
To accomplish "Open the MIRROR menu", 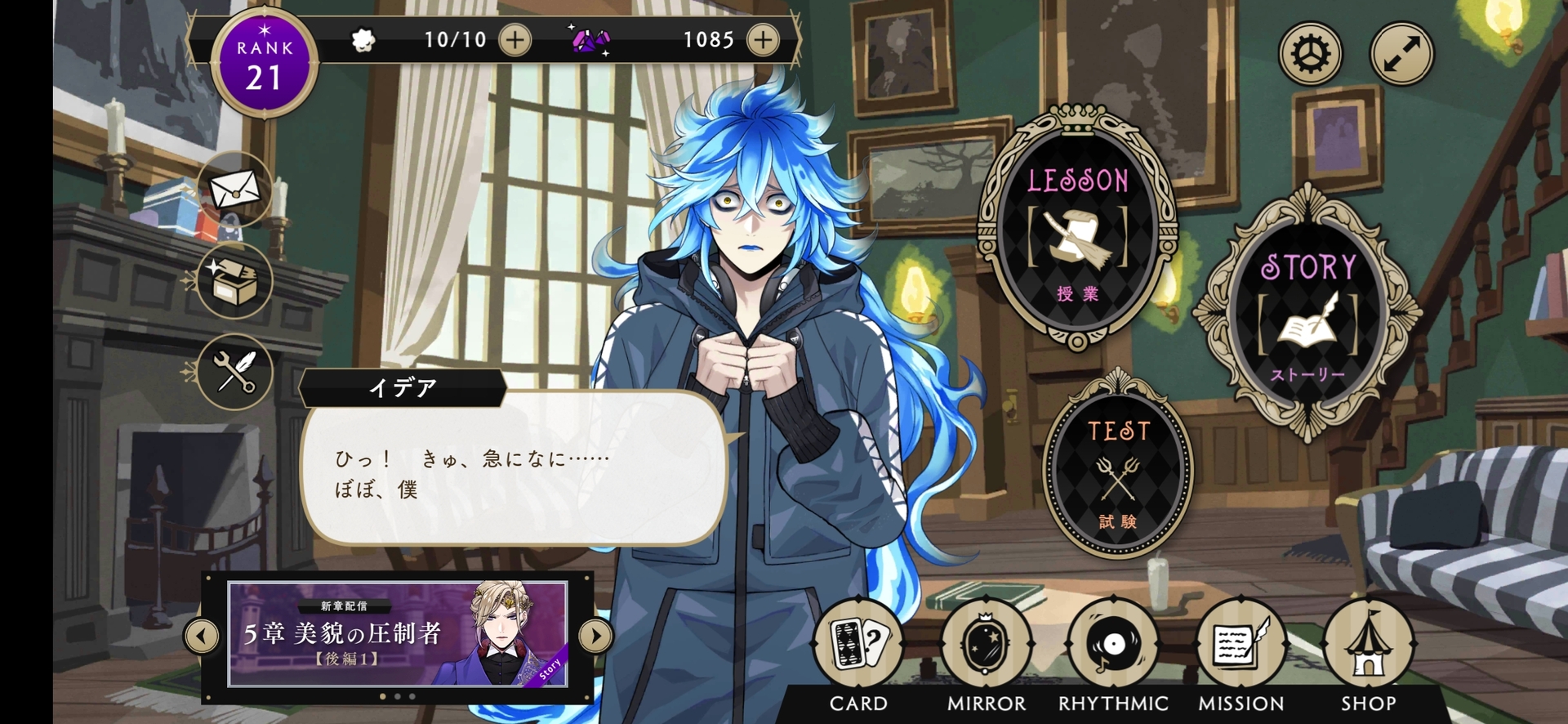I will pos(986,646).
